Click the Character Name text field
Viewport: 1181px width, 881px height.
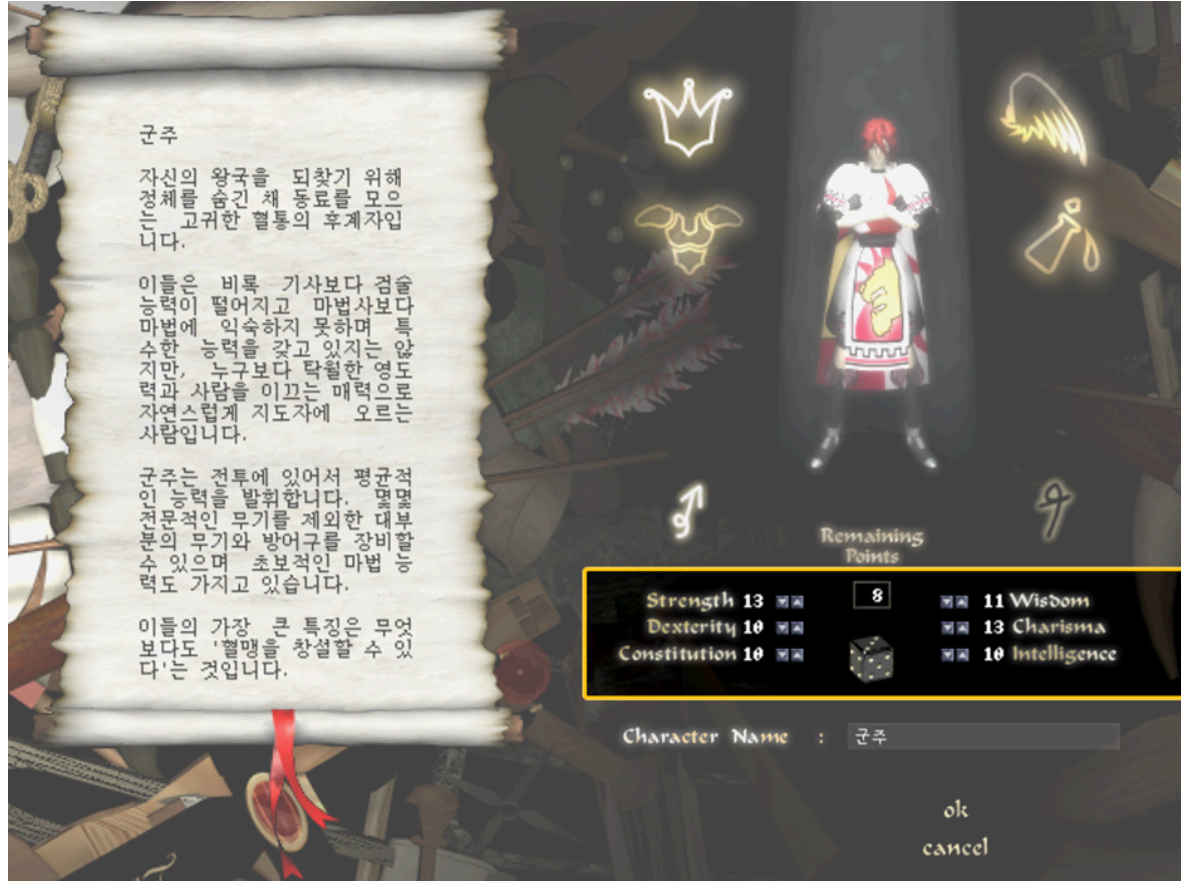[982, 737]
